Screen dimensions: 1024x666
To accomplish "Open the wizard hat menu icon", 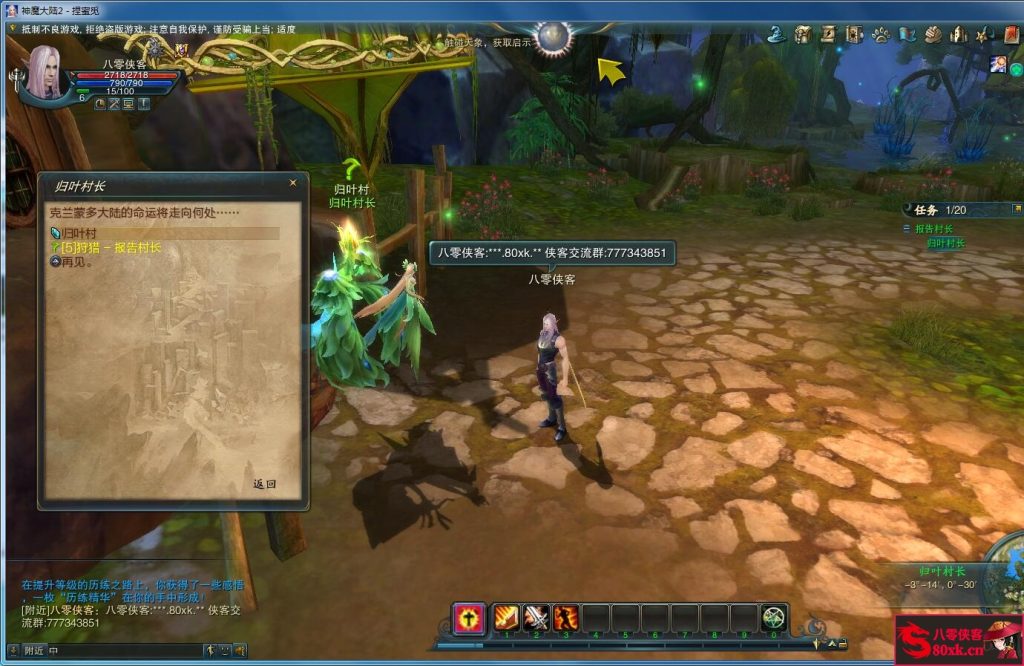I will pyautogui.click(x=776, y=35).
